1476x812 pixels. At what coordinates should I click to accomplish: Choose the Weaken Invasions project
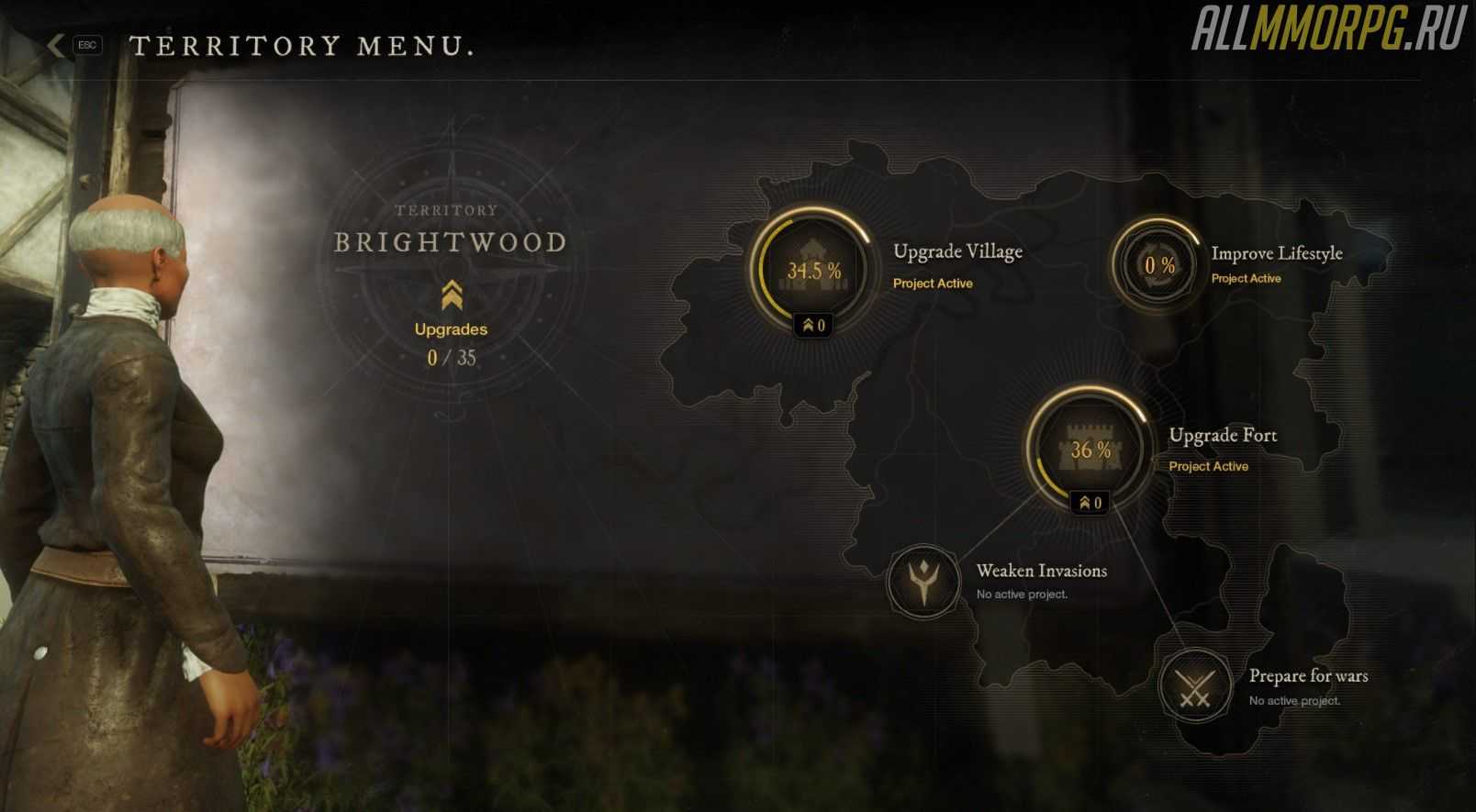click(x=922, y=581)
